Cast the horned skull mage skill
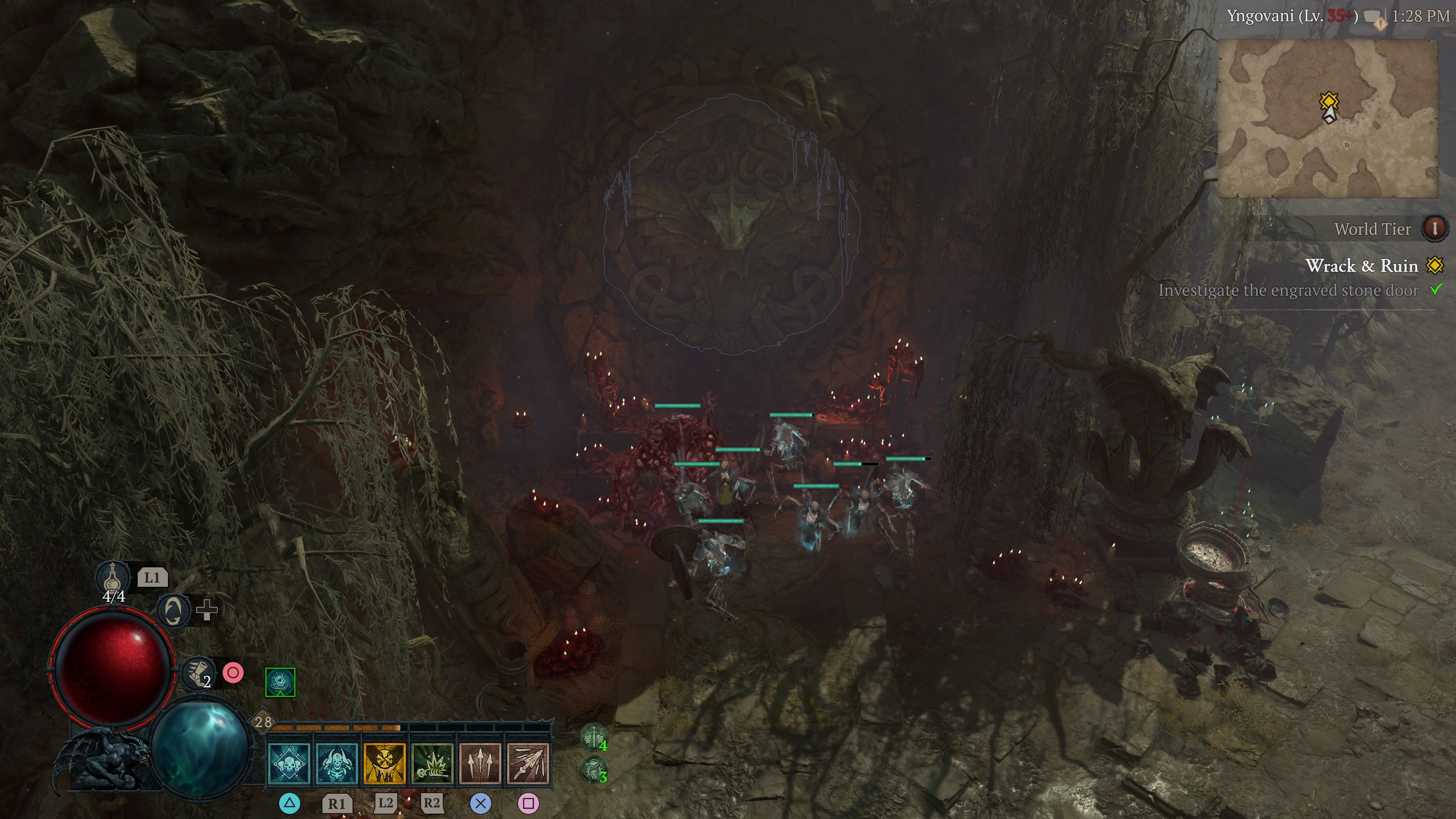This screenshot has width=1456, height=819. 337,764
